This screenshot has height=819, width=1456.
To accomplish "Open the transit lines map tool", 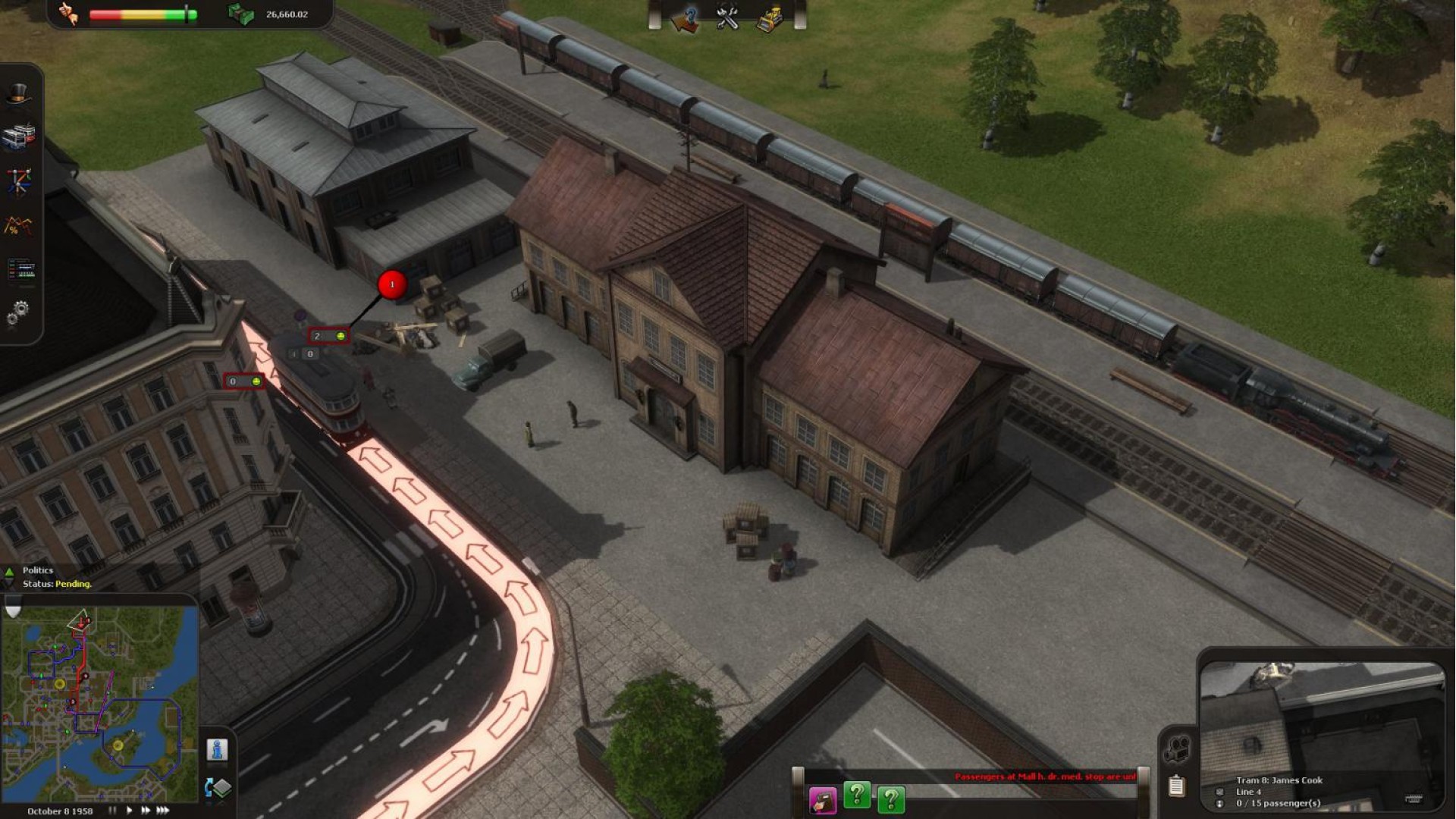I will pyautogui.click(x=18, y=182).
